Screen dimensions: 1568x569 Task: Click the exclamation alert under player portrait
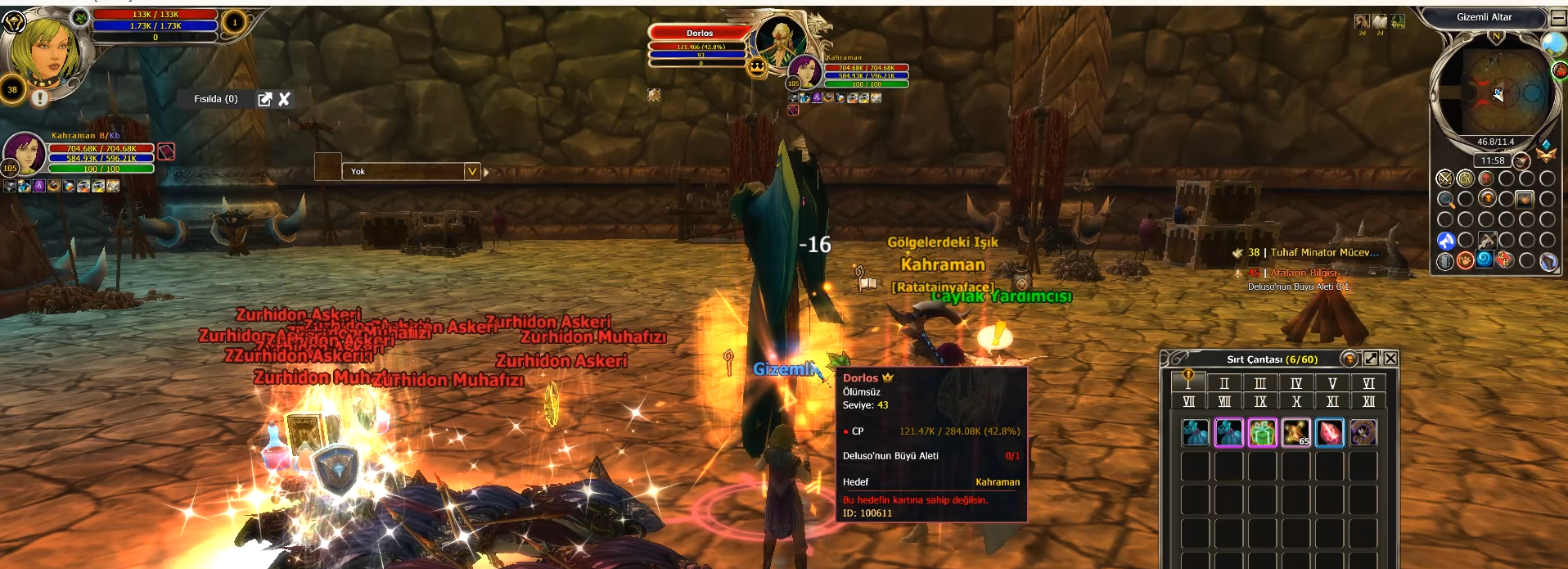pos(39,98)
